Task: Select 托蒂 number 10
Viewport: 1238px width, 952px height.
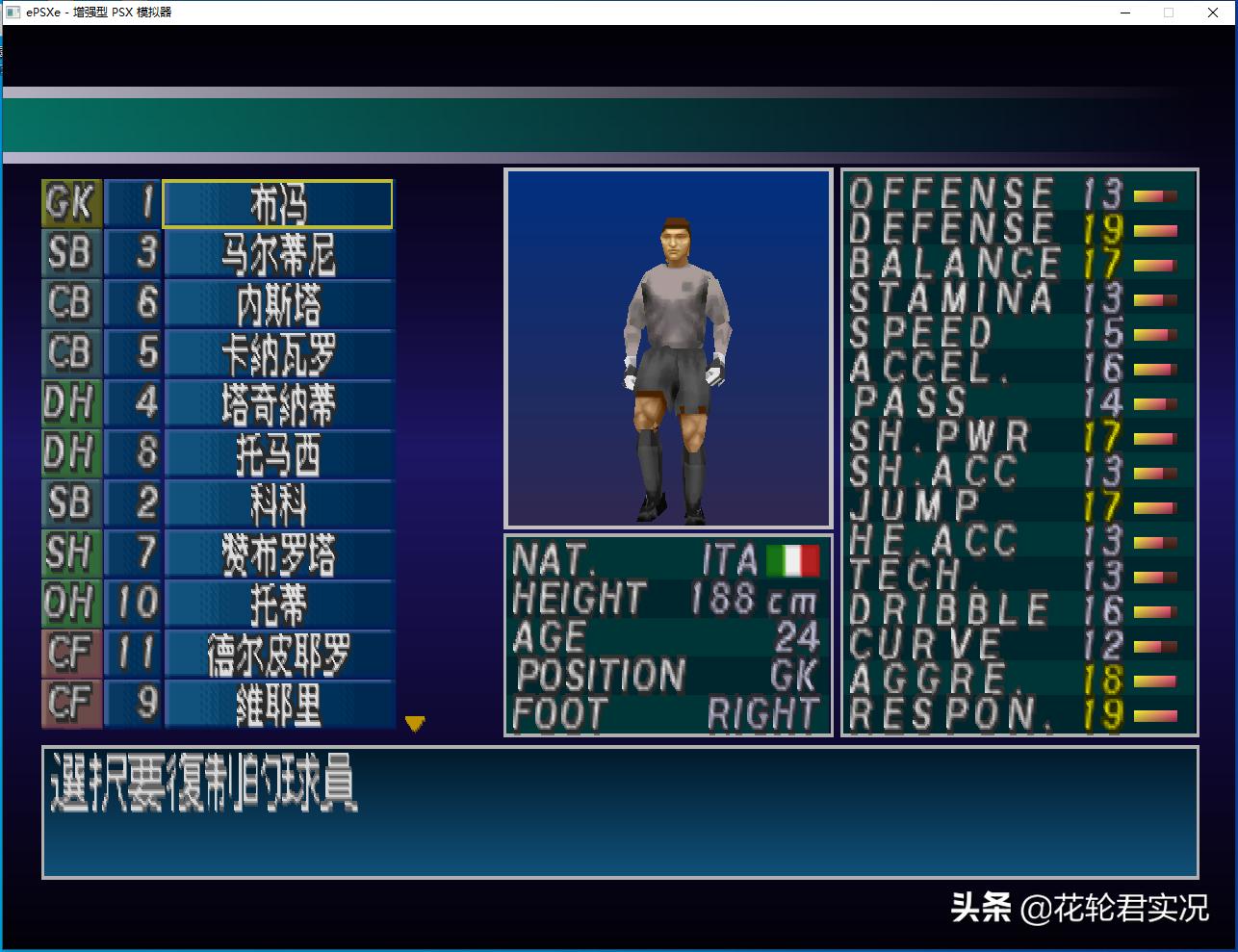Action: [279, 605]
